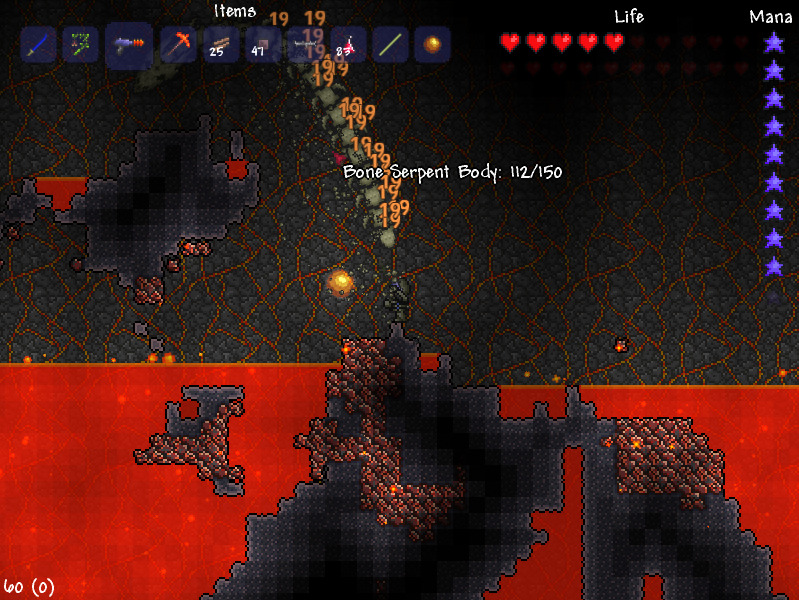Choose the green staff hotbar slot
Screen dimensions: 799x600
click(x=390, y=45)
